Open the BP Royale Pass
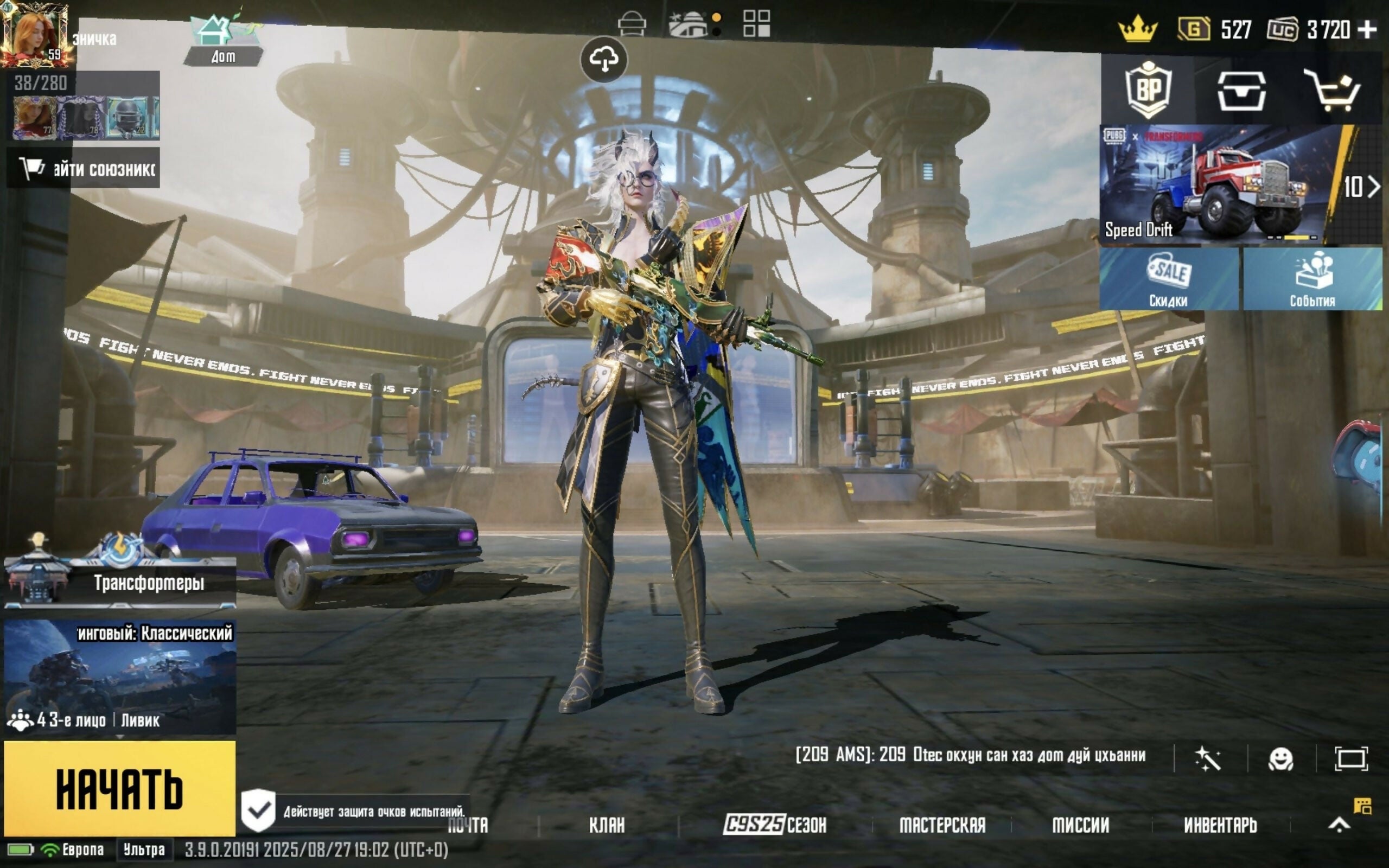1389x868 pixels. (x=1148, y=90)
